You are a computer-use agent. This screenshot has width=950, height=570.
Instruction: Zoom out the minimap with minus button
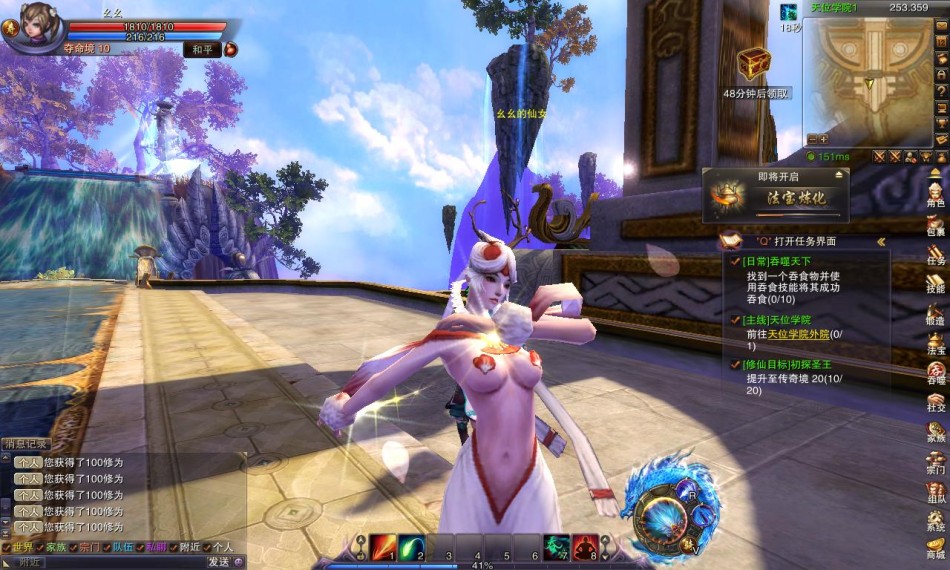point(812,139)
